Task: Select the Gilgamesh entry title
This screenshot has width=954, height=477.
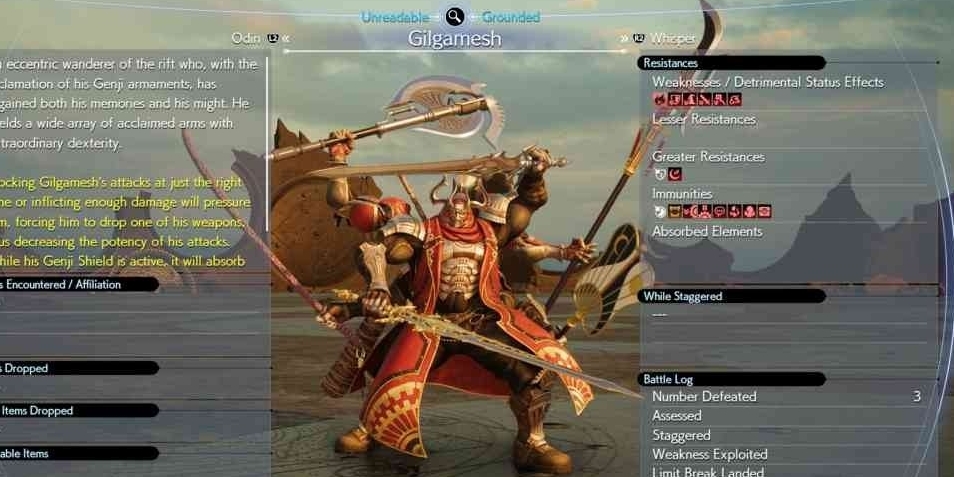Action: (x=455, y=39)
